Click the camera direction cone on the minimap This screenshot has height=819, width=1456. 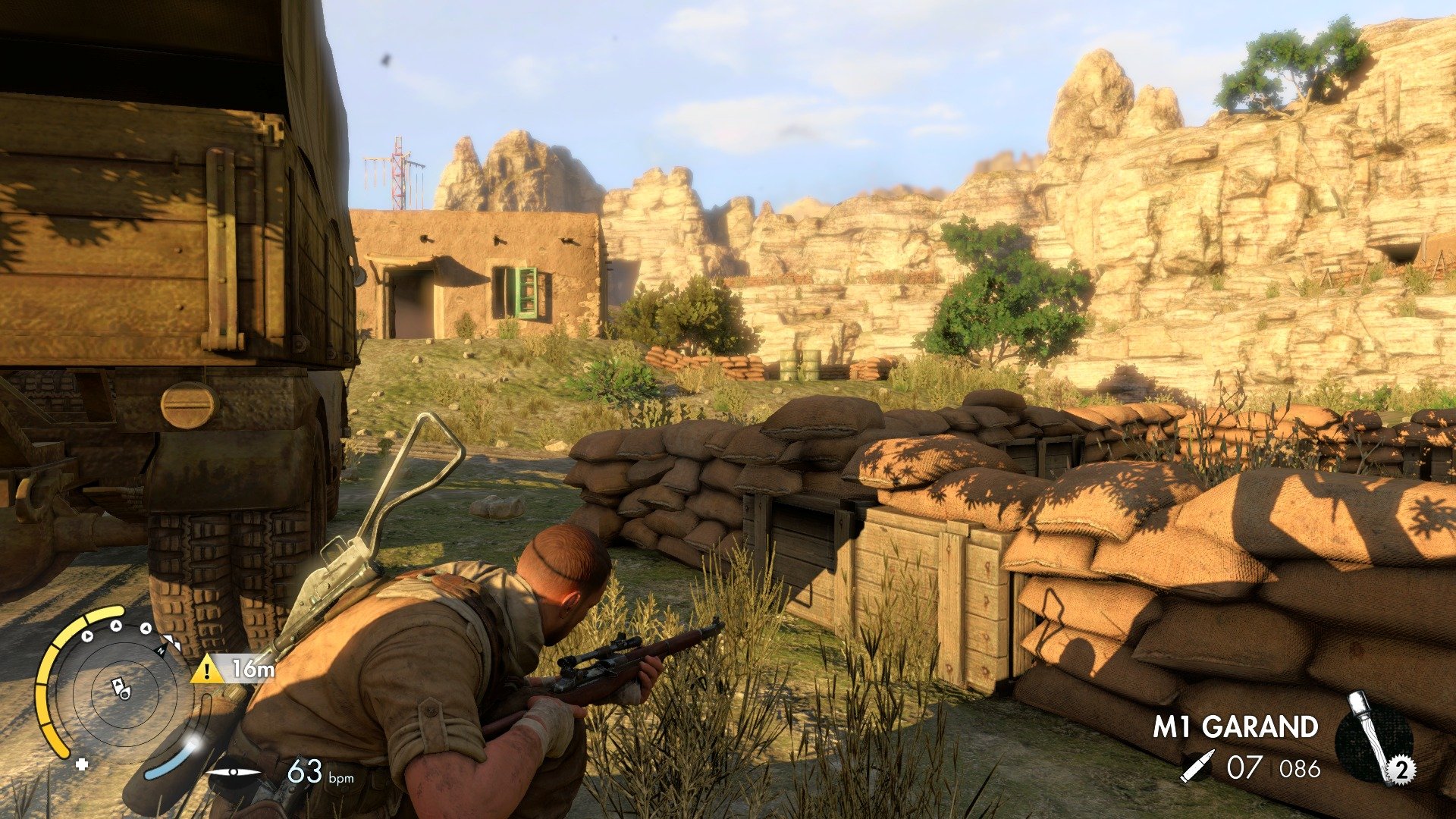(x=125, y=695)
